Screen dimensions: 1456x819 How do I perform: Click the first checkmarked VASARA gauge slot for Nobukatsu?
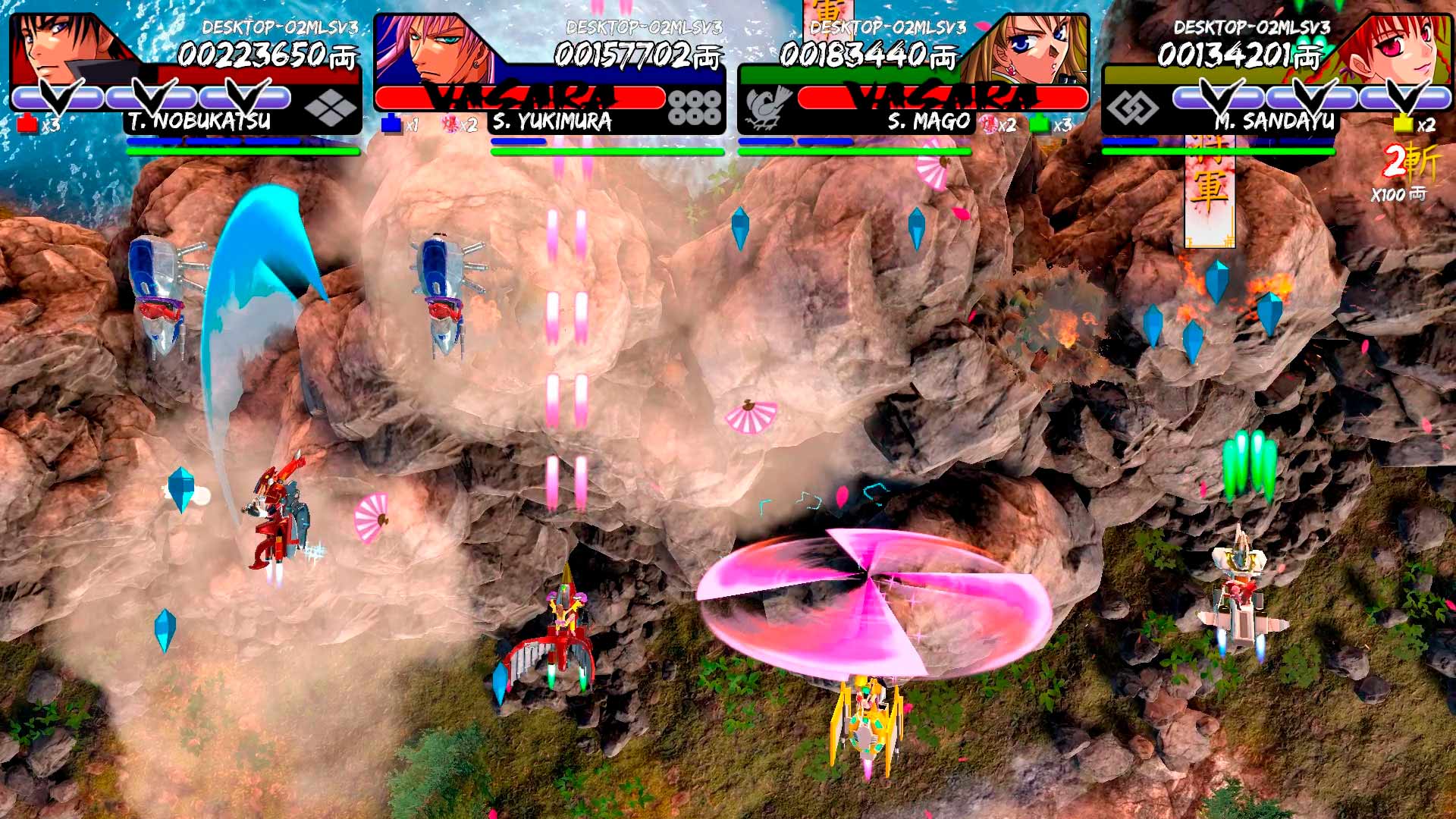[59, 97]
